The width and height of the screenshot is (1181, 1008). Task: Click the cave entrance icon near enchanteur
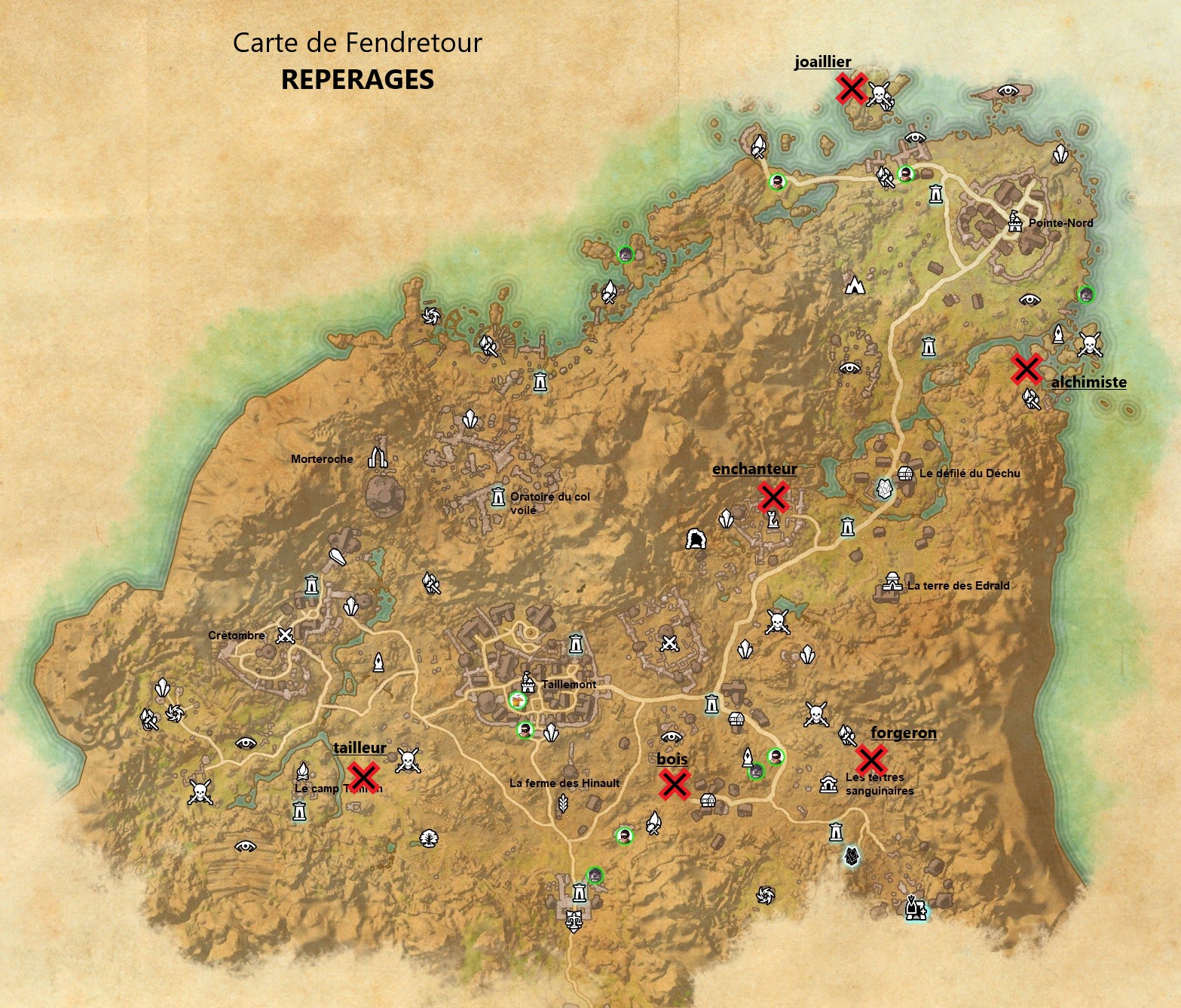click(x=696, y=539)
